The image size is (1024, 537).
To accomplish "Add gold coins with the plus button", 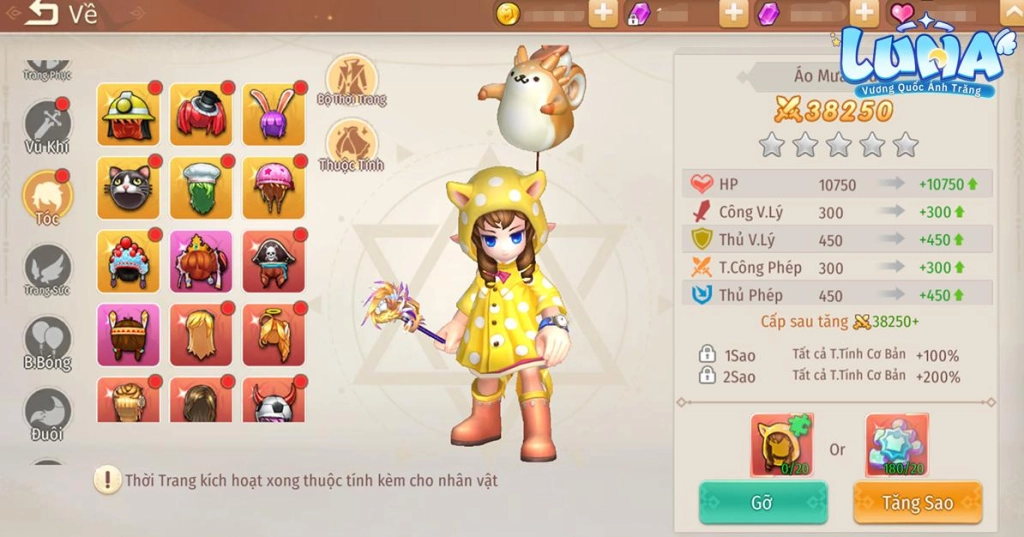I will 603,13.
